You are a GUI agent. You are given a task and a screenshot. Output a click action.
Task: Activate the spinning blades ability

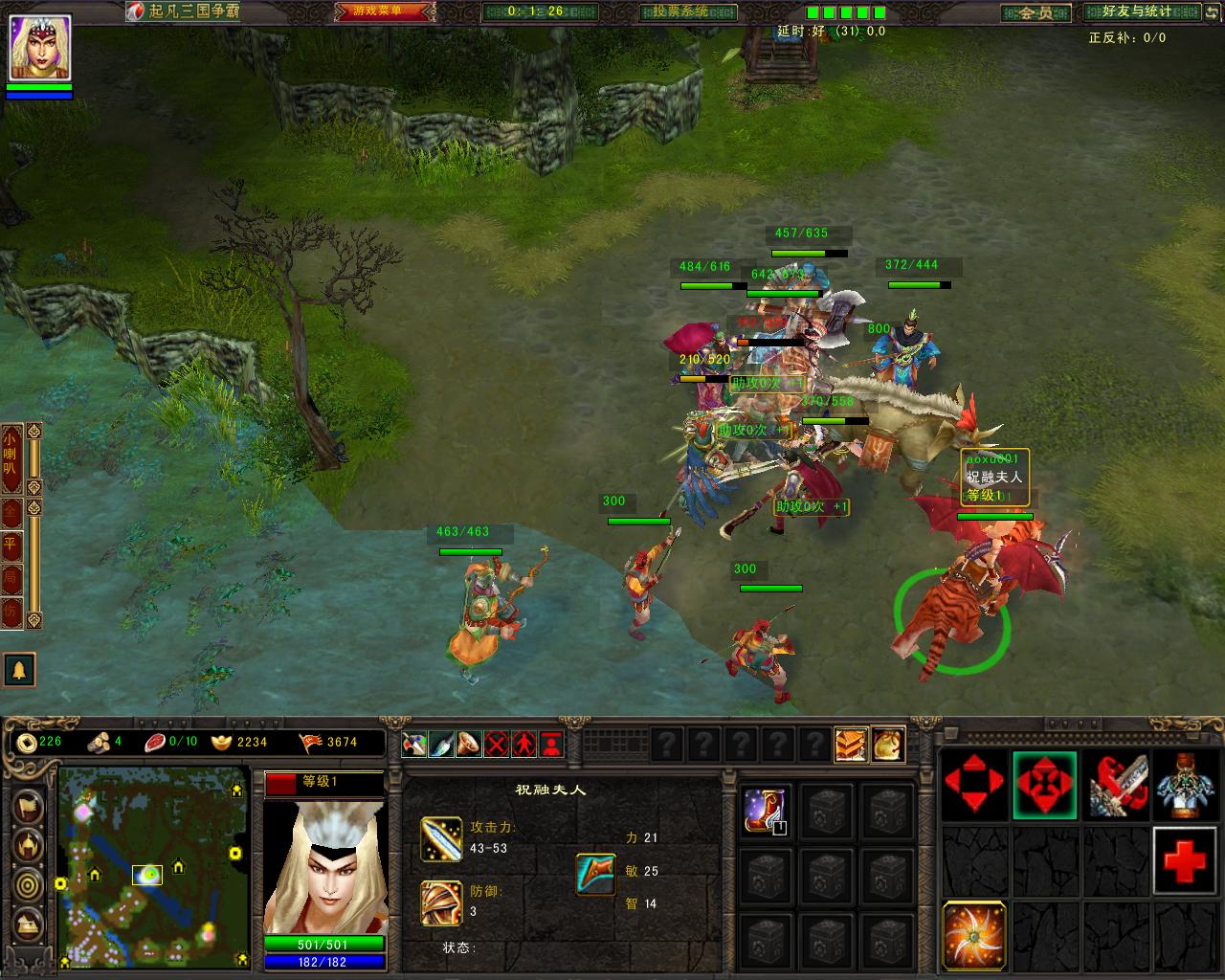click(974, 934)
